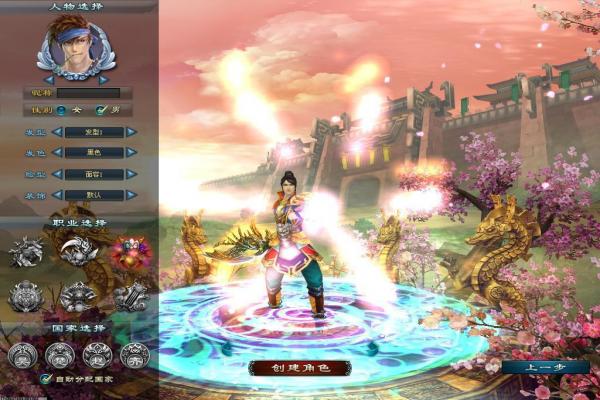Select the male 男 gender option
This screenshot has height=400, width=600.
[100, 110]
